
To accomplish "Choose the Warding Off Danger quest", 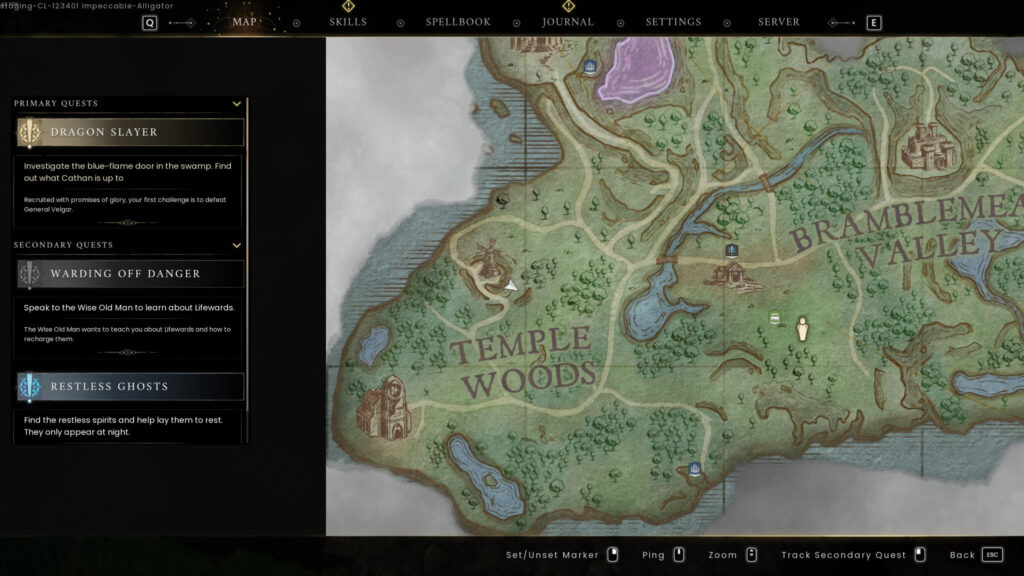I will (x=130, y=274).
